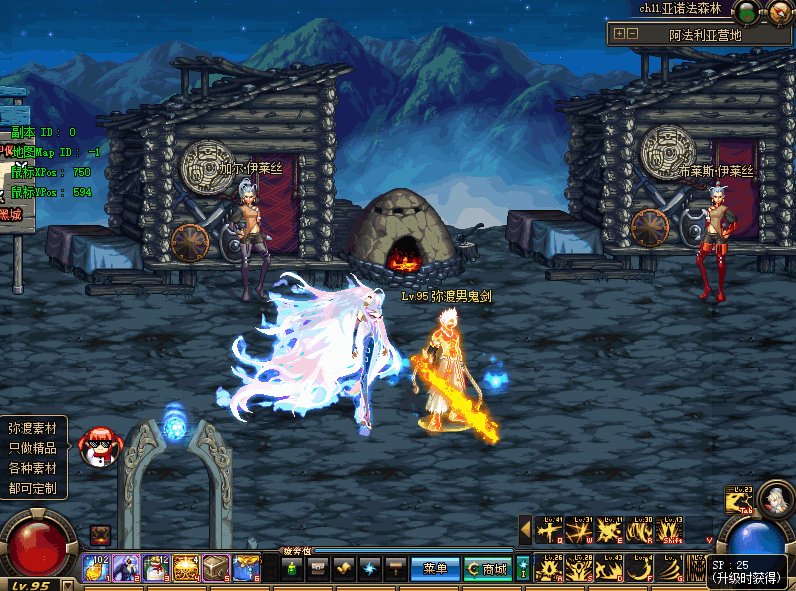Click the world map globe icon

pos(746,12)
